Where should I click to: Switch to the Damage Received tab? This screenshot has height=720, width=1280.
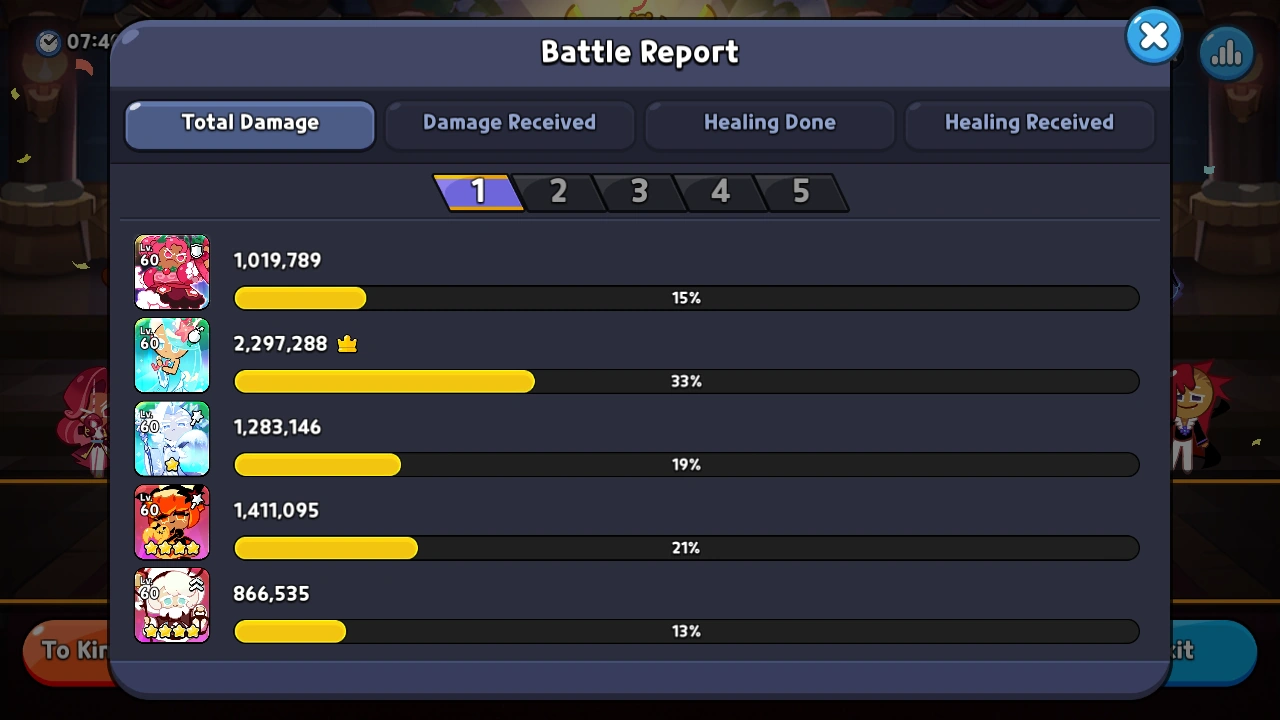point(509,123)
